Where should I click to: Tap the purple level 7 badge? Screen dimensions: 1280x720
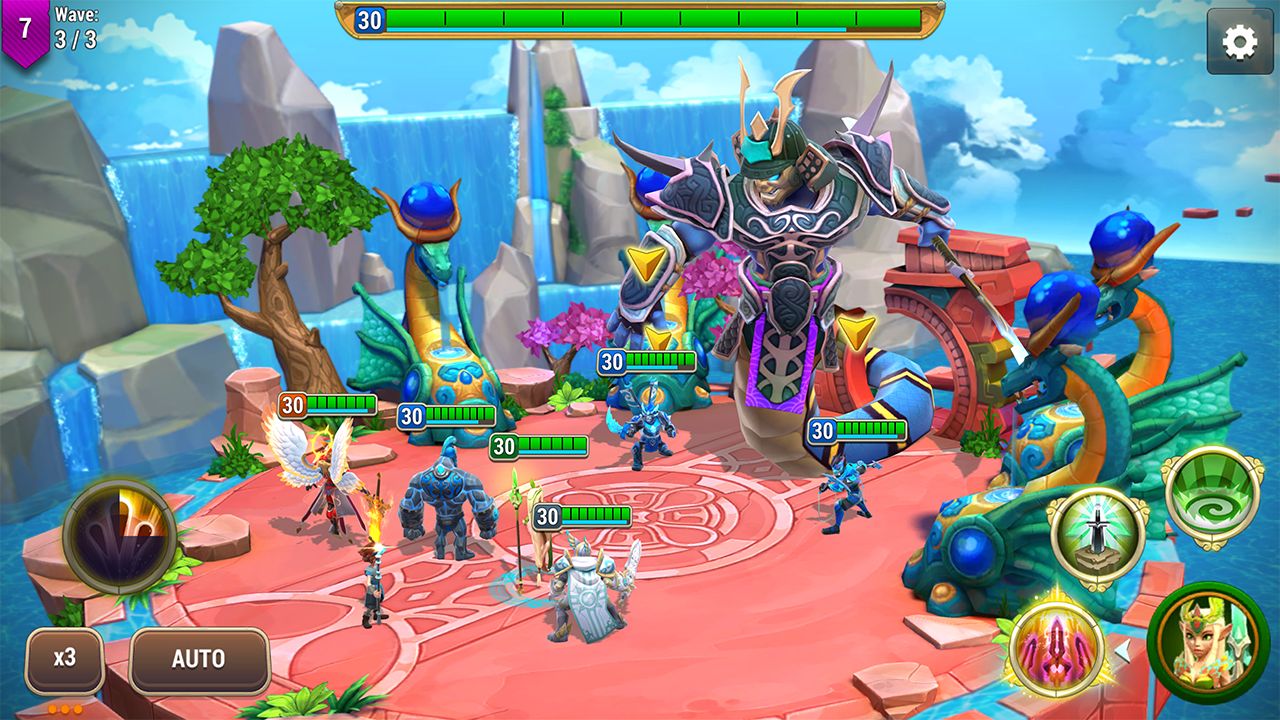24,24
